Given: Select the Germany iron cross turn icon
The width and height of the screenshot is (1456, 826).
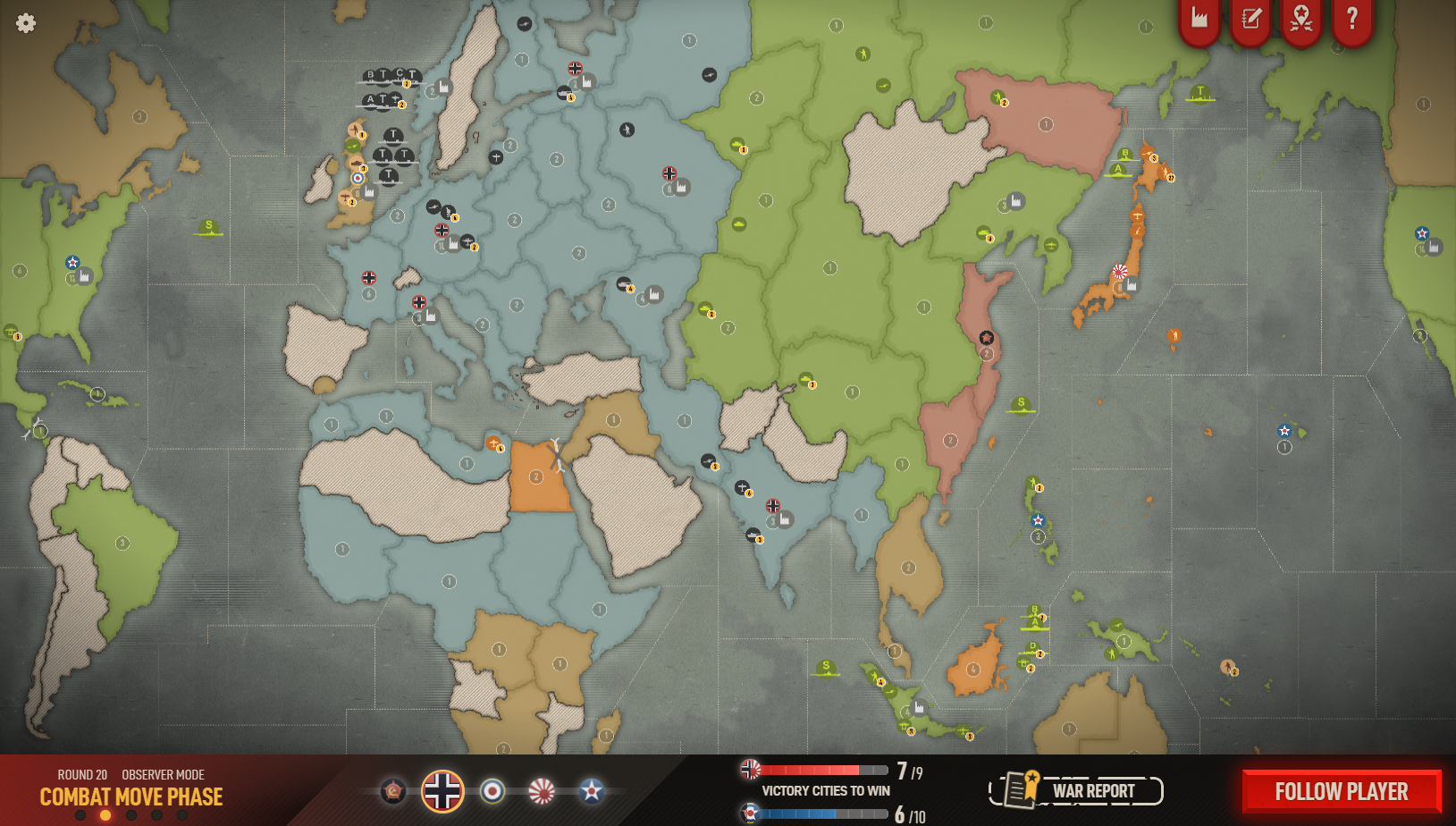Looking at the screenshot, I should (x=442, y=791).
